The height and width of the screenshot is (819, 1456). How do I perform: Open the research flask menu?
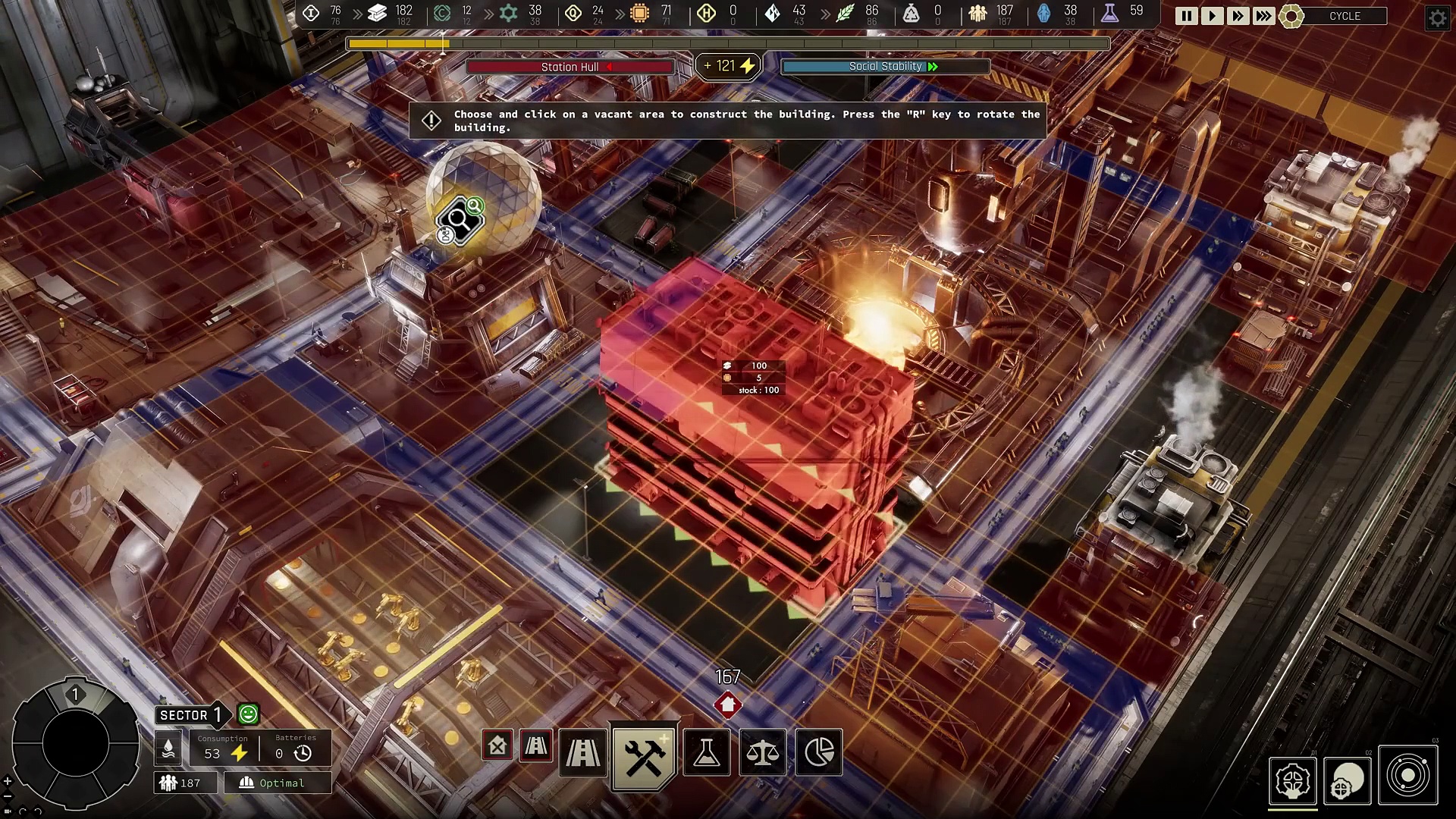pos(706,752)
